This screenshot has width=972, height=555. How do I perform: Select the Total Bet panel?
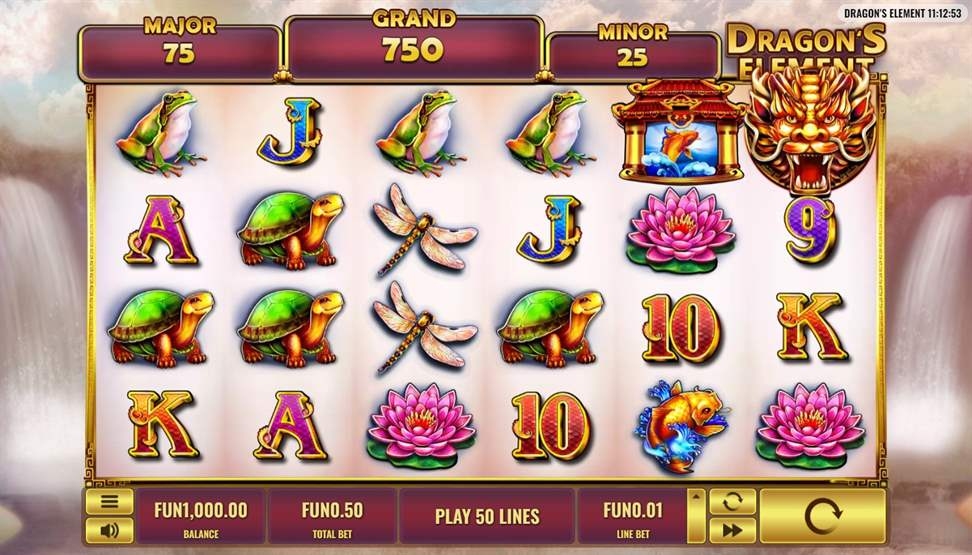click(x=332, y=516)
